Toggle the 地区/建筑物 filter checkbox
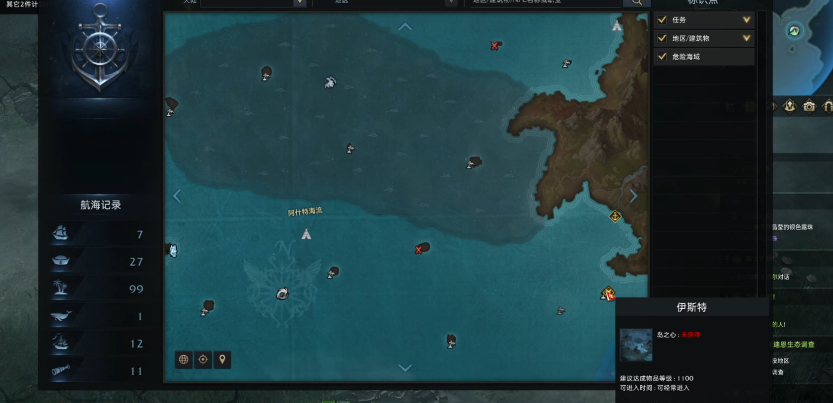Viewport: 833px width, 403px height. click(x=662, y=38)
